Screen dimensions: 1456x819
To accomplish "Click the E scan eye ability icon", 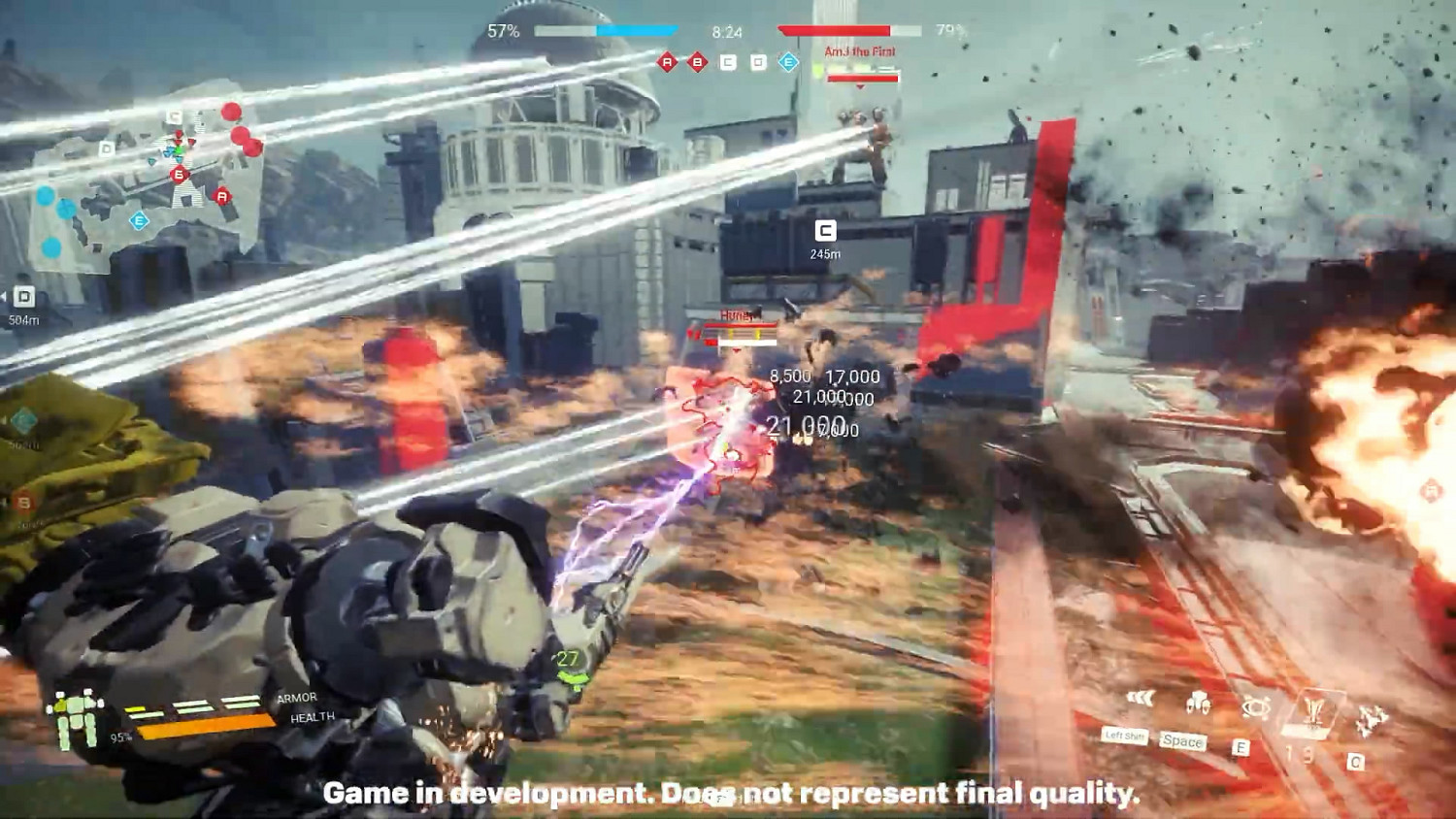I will pos(1255,705).
